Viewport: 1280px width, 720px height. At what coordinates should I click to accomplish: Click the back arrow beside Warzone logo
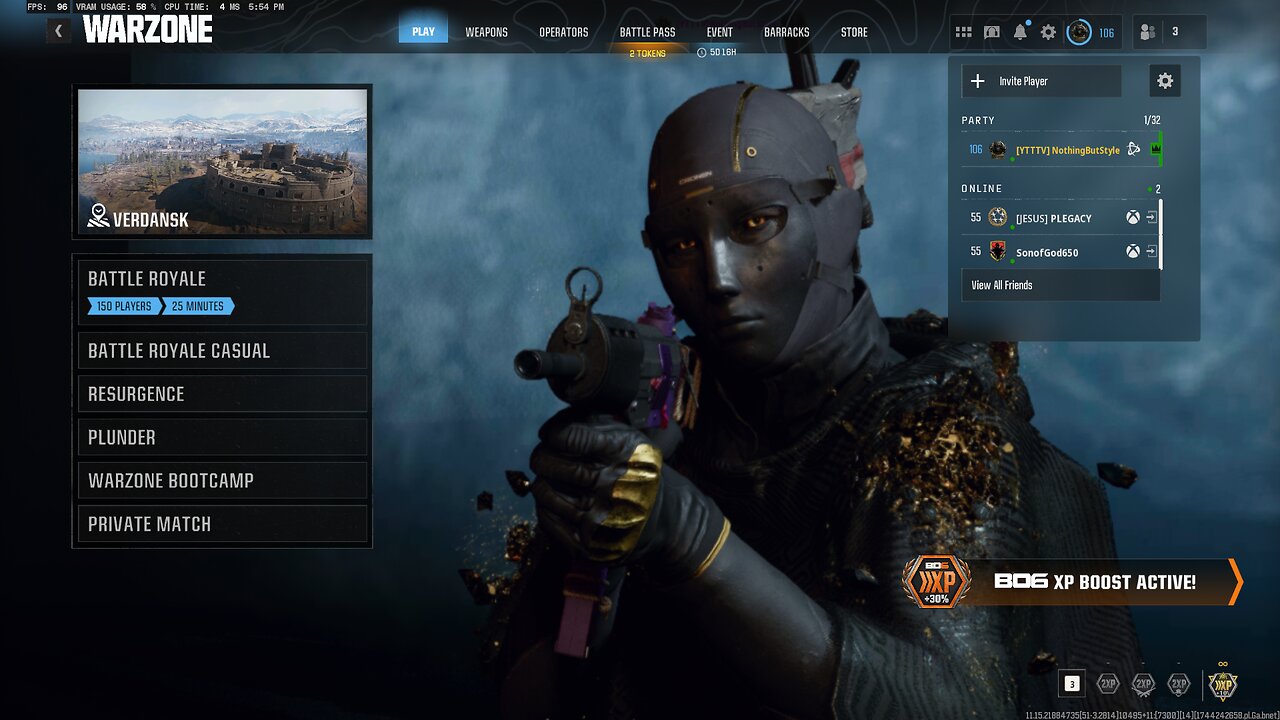[58, 31]
